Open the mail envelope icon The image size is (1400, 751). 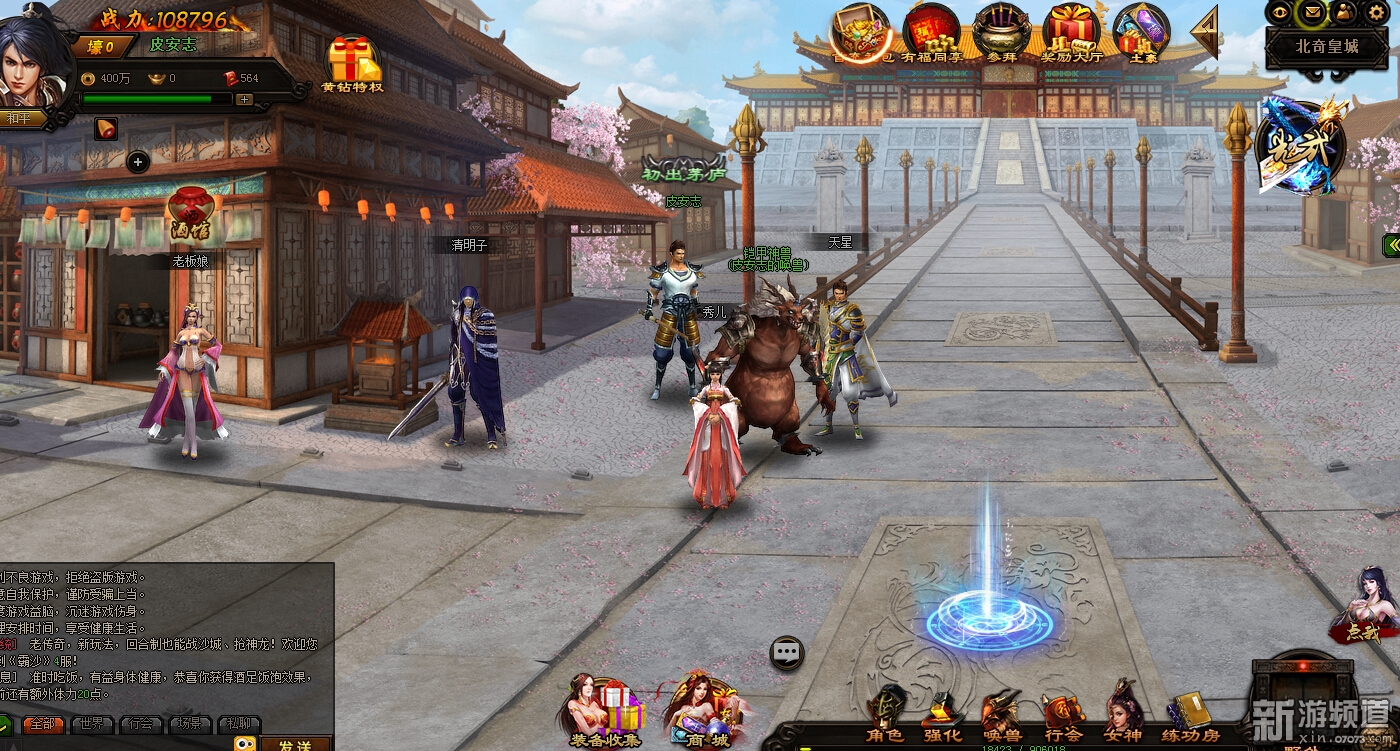click(1312, 12)
